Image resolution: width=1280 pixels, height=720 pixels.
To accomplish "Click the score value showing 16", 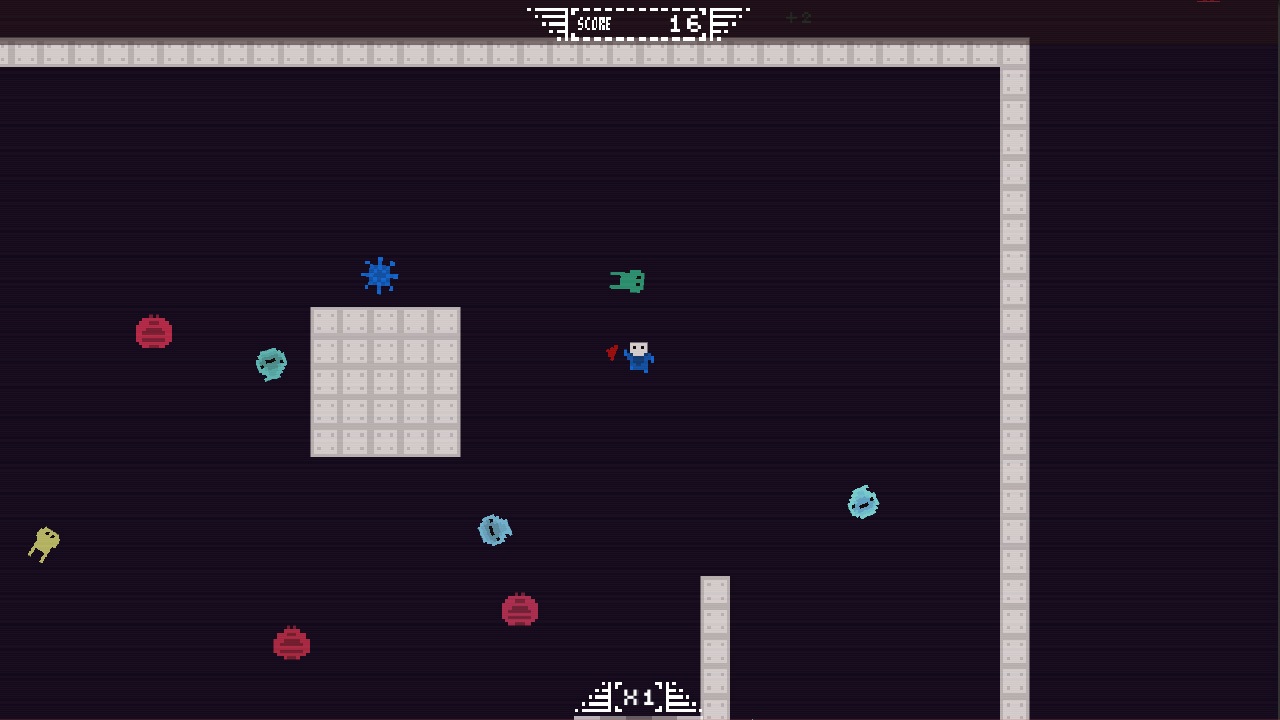I will (x=686, y=24).
